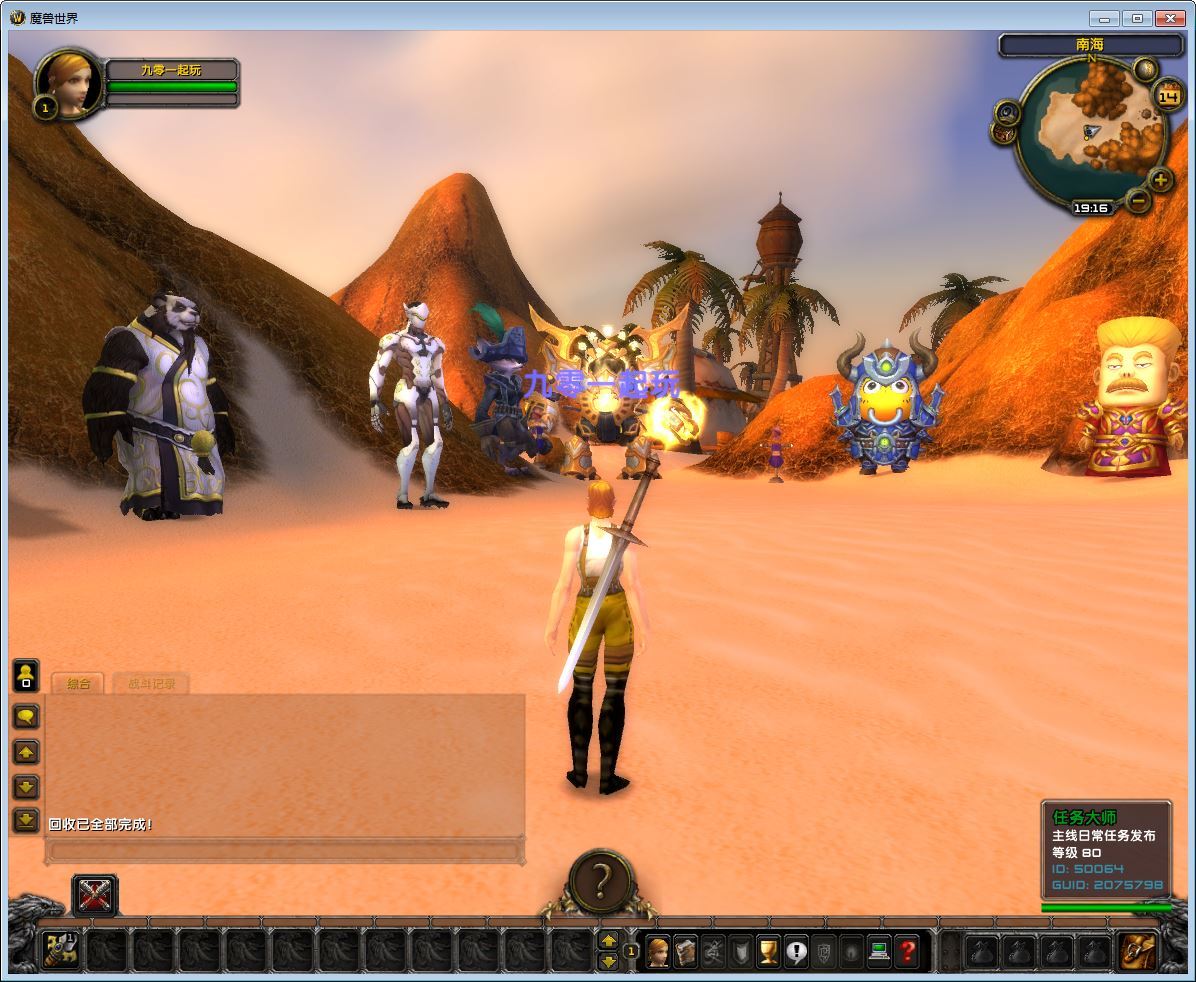Close the game window
This screenshot has height=982, width=1196.
[1170, 18]
